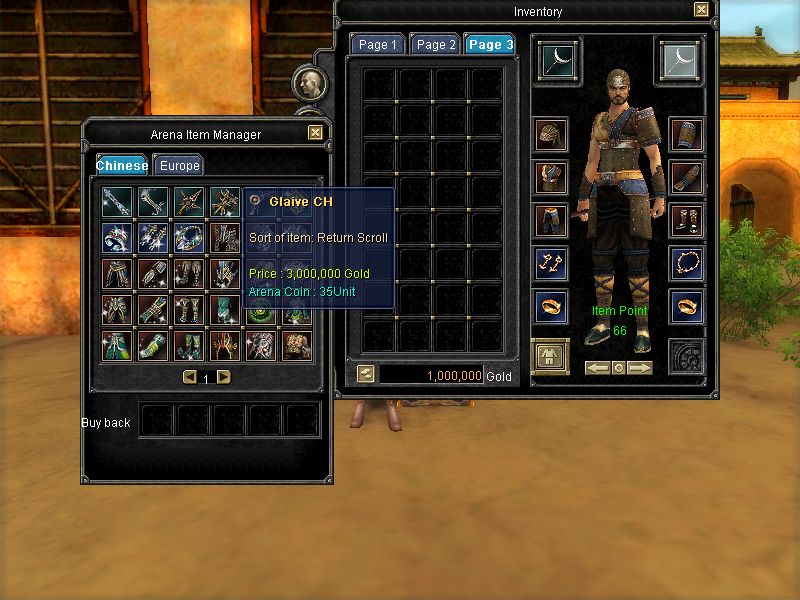Click the equipped pants armor slot

pos(551,220)
